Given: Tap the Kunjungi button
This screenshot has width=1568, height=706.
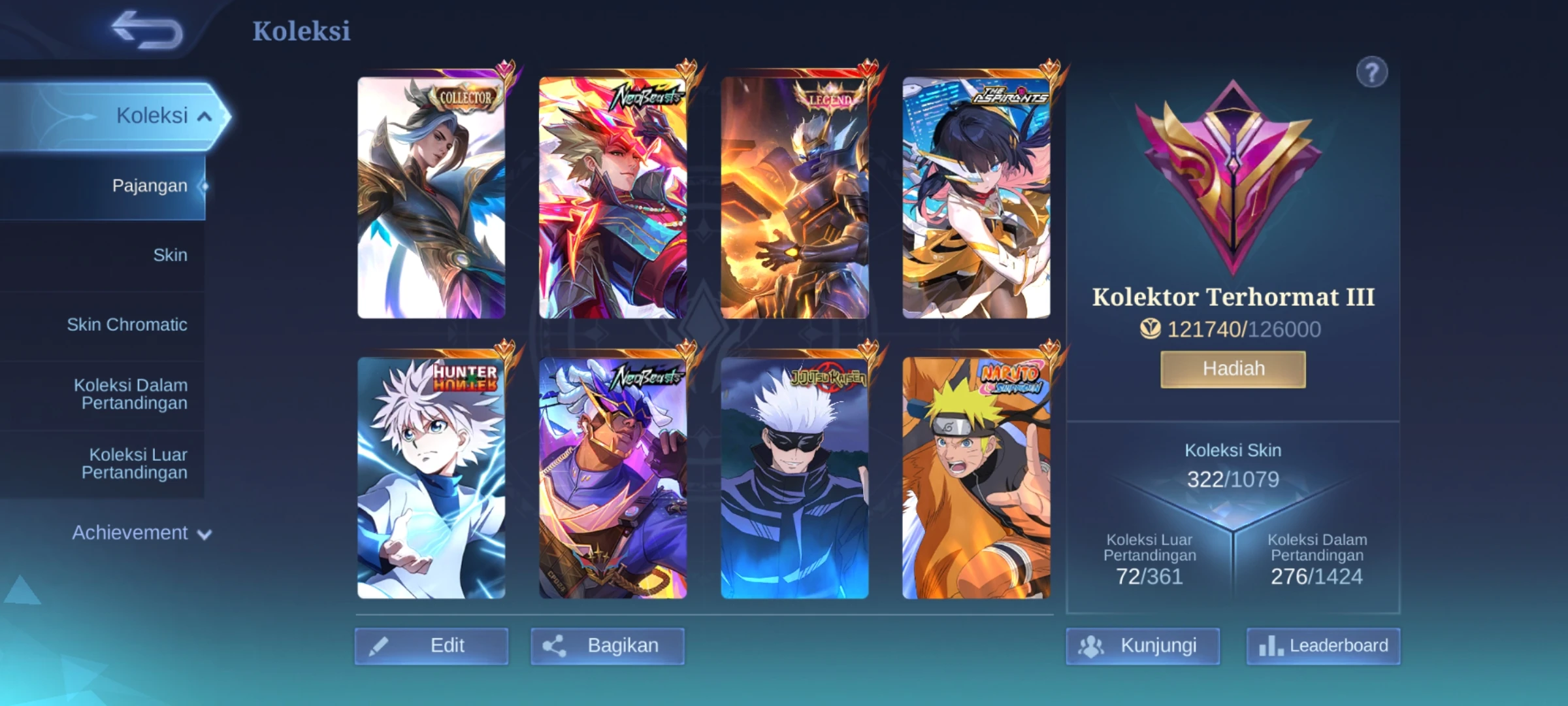Looking at the screenshot, I should 1143,646.
